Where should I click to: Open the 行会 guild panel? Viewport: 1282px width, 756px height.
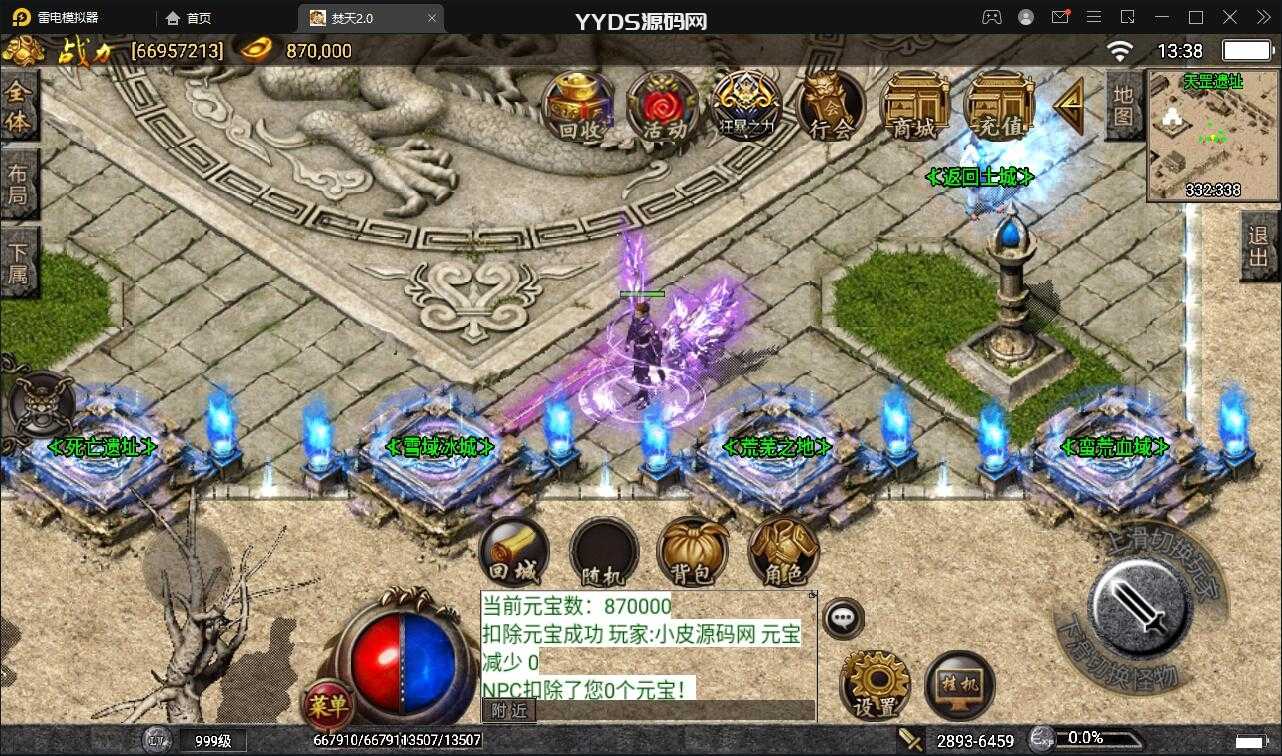pos(831,105)
